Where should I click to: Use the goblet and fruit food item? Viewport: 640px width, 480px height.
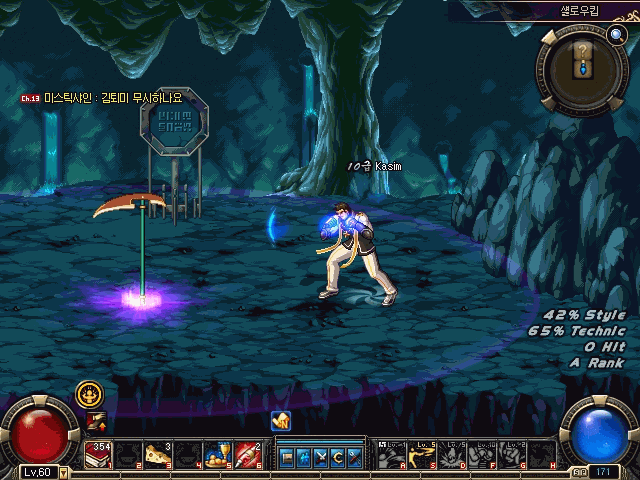[217, 455]
